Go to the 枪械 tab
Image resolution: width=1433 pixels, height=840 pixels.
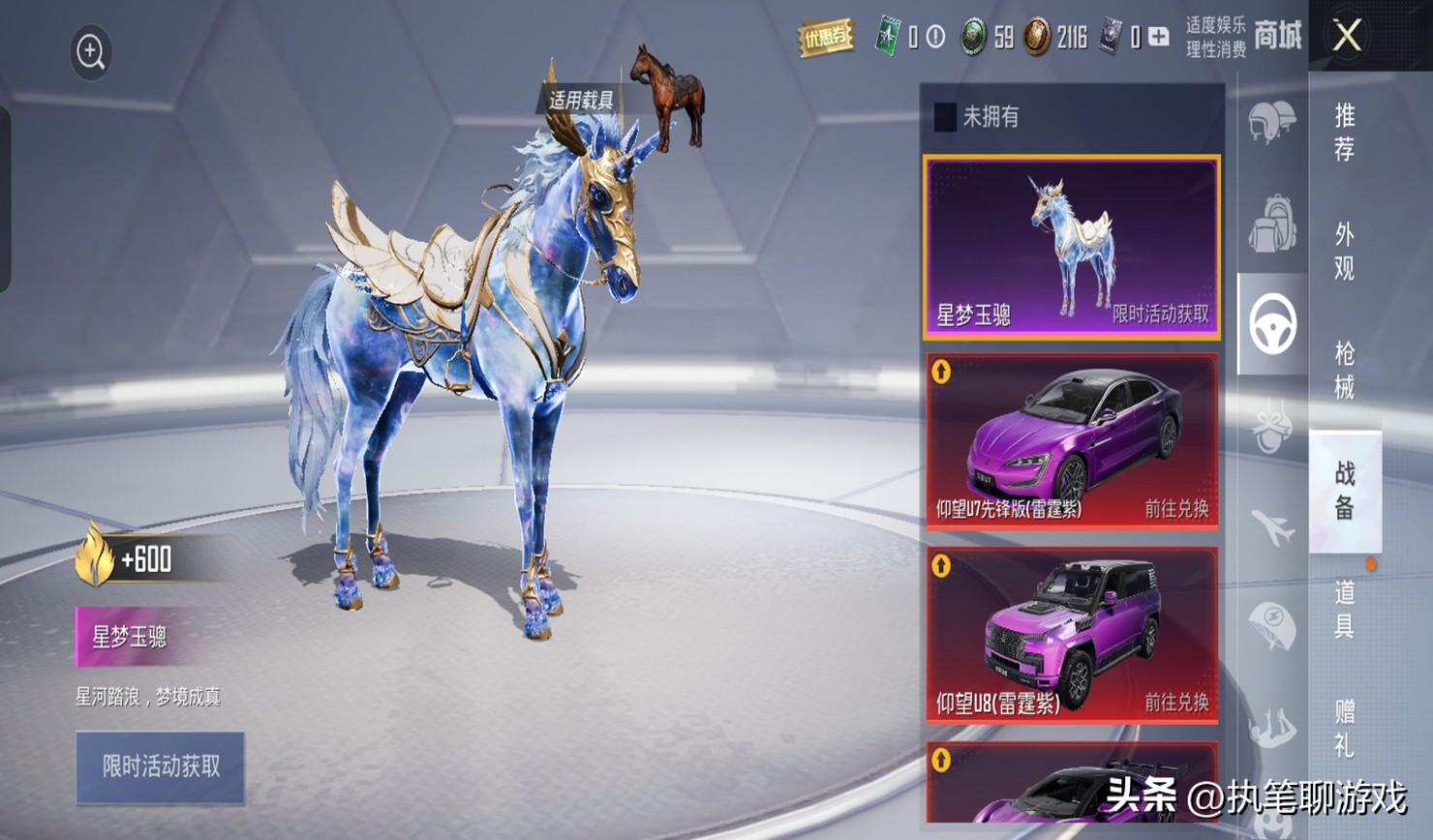pos(1345,370)
